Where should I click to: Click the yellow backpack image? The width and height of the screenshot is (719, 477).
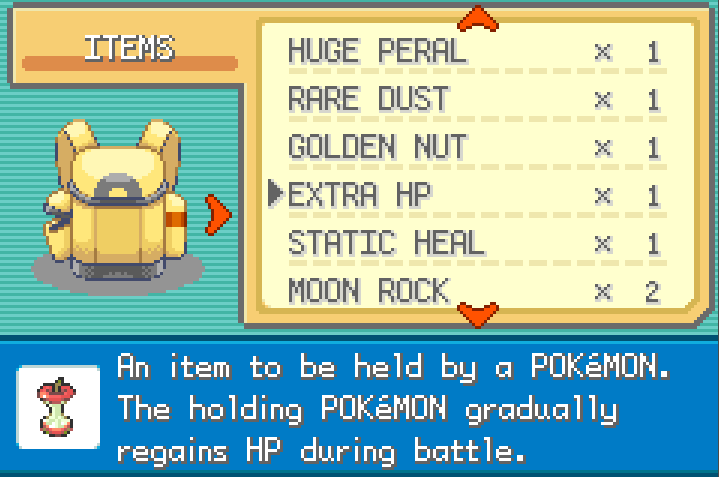[118, 200]
